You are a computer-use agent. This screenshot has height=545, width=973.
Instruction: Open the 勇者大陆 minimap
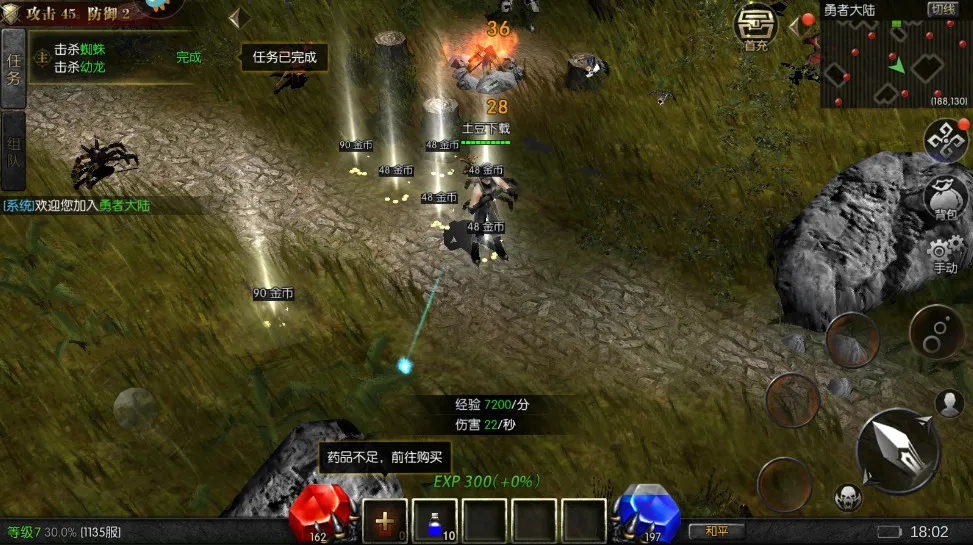[894, 62]
